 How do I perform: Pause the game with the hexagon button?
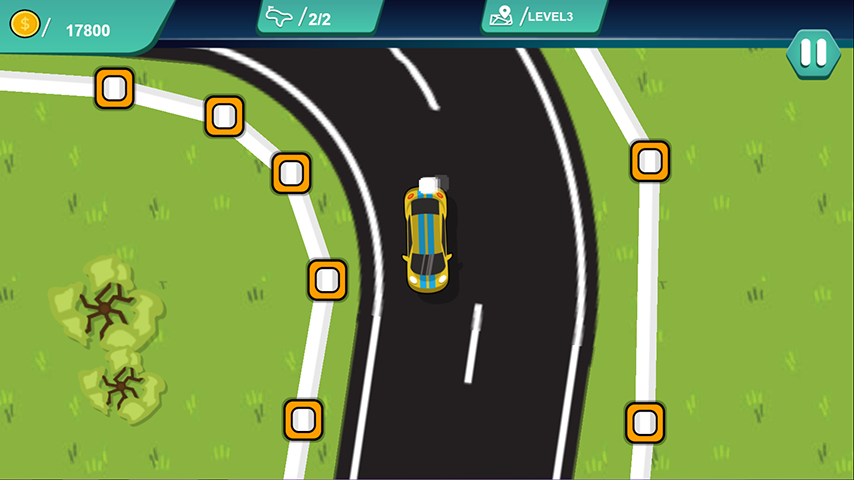tap(813, 53)
